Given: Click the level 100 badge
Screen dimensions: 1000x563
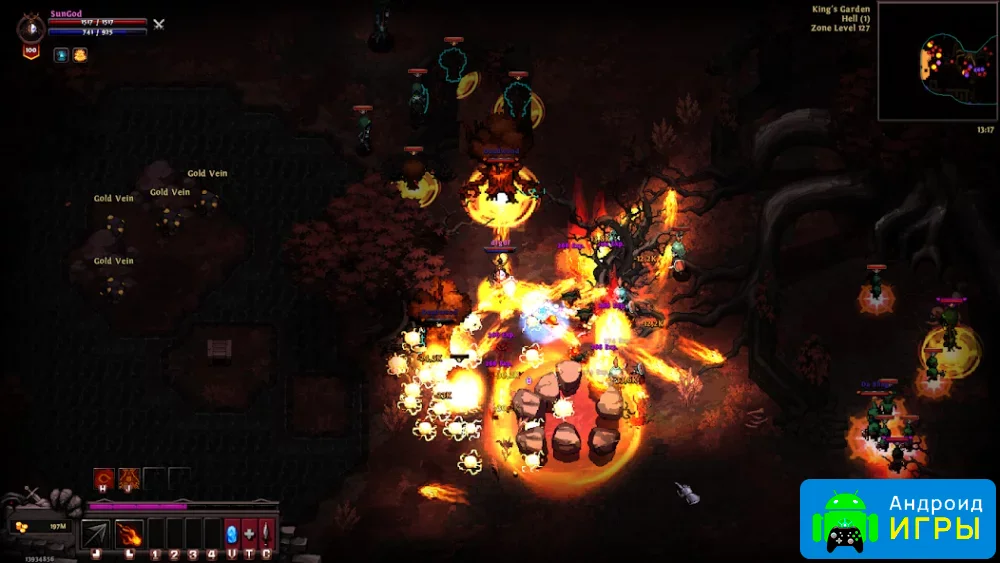Looking at the screenshot, I should [x=30, y=51].
